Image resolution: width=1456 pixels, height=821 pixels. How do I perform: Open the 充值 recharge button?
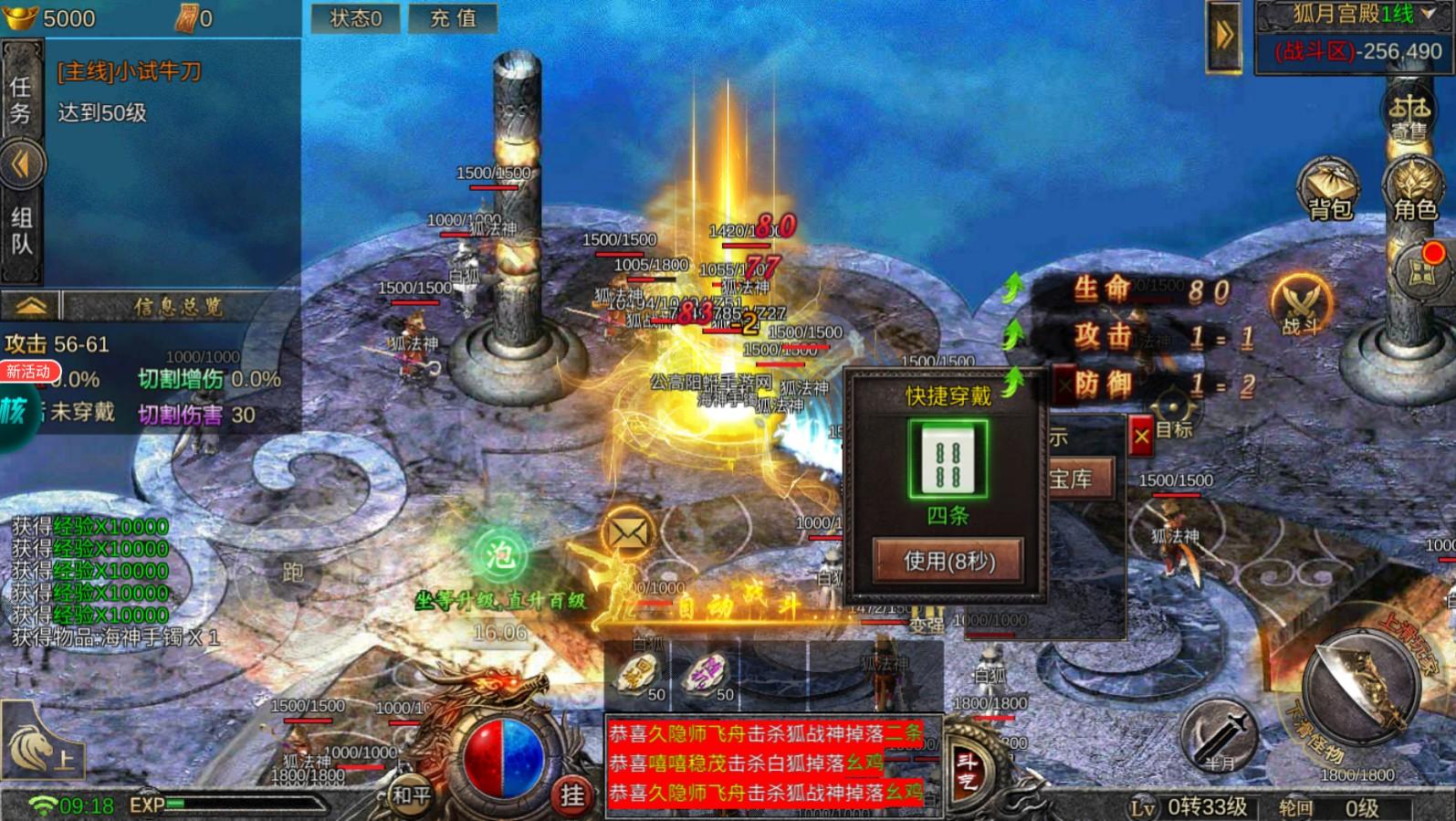pos(453,18)
